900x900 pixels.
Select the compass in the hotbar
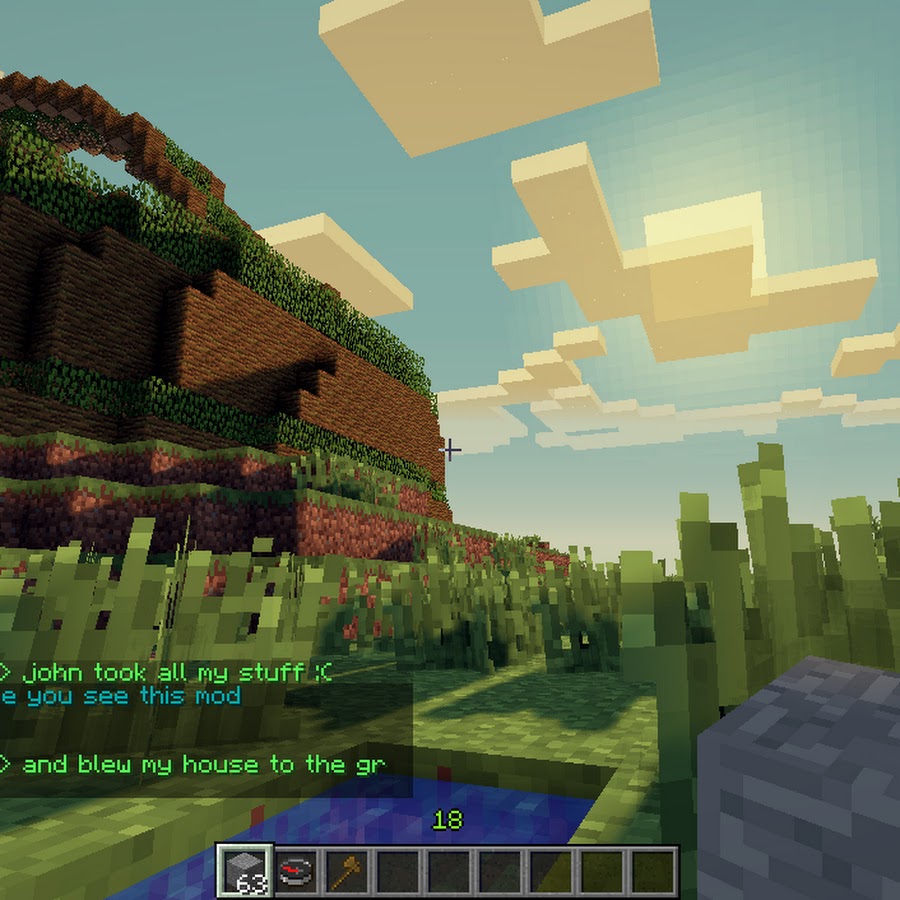click(295, 870)
